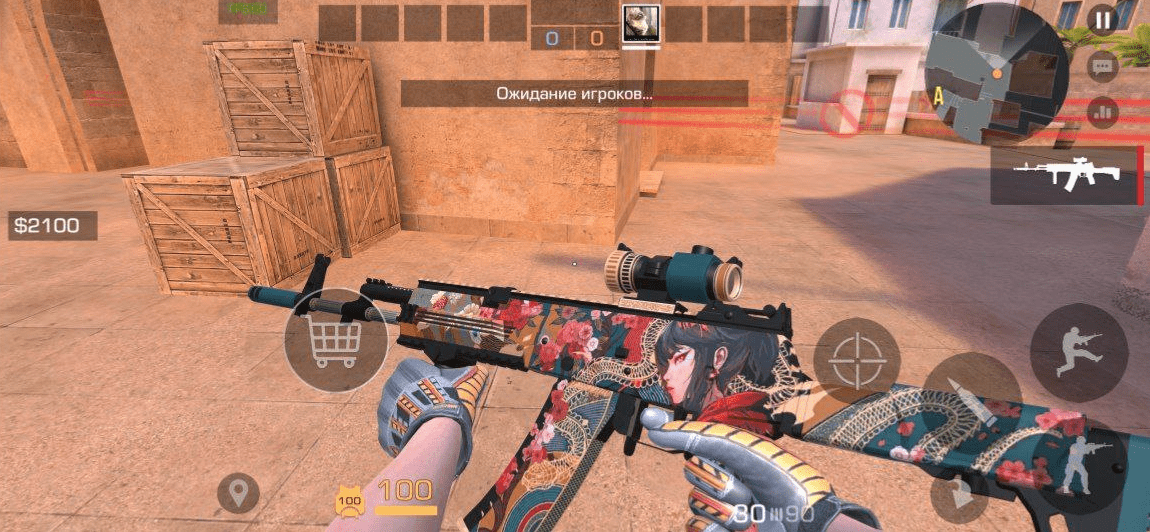Jump with the leaping soldier button

(1078, 353)
